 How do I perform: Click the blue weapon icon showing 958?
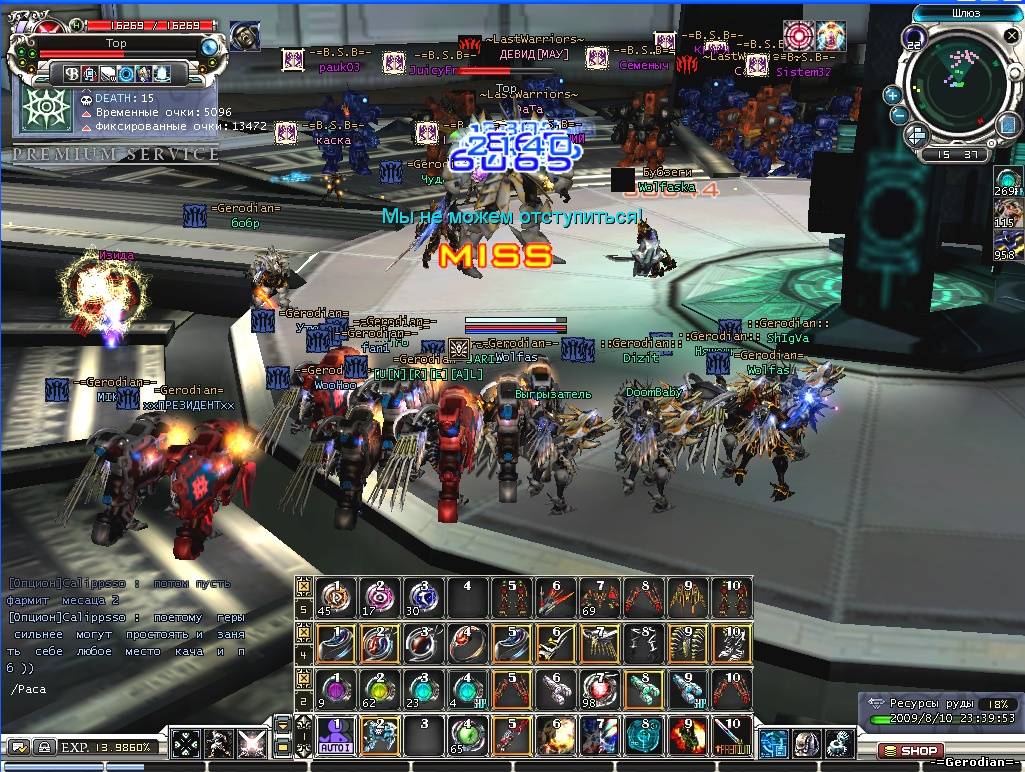click(1007, 244)
